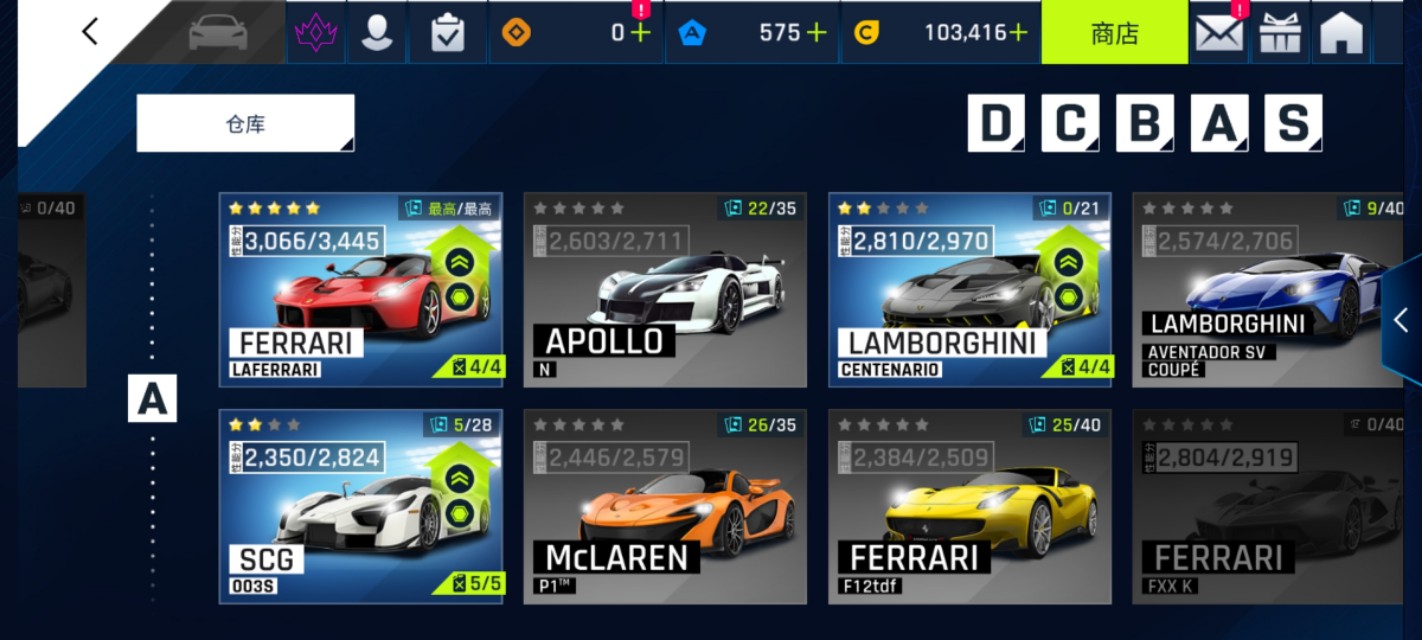This screenshot has width=1422, height=640.
Task: Open the gift box rewards
Action: pos(1280,33)
